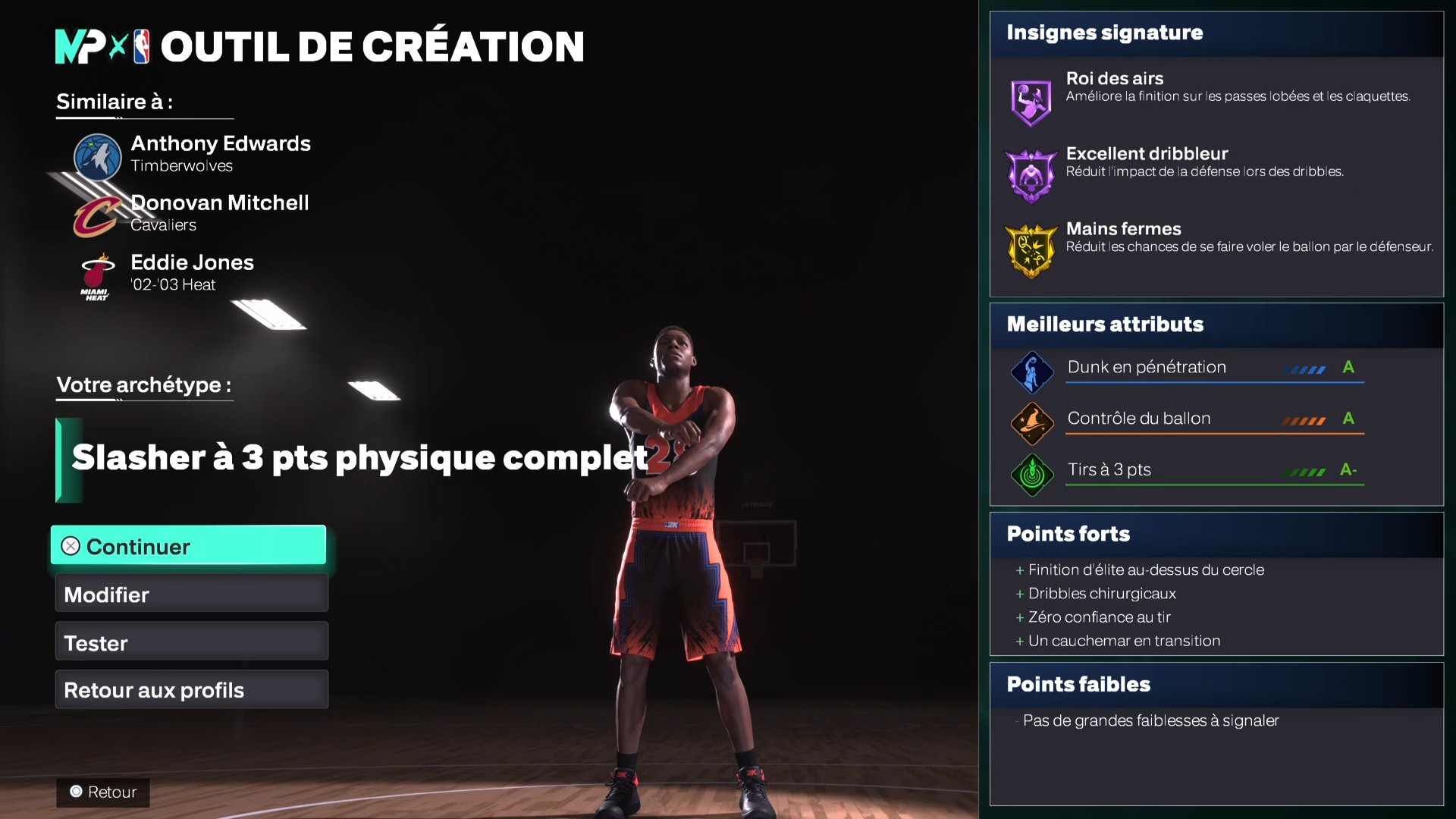This screenshot has height=819, width=1456.
Task: Click the Timberwolves team logo
Action: [x=96, y=158]
